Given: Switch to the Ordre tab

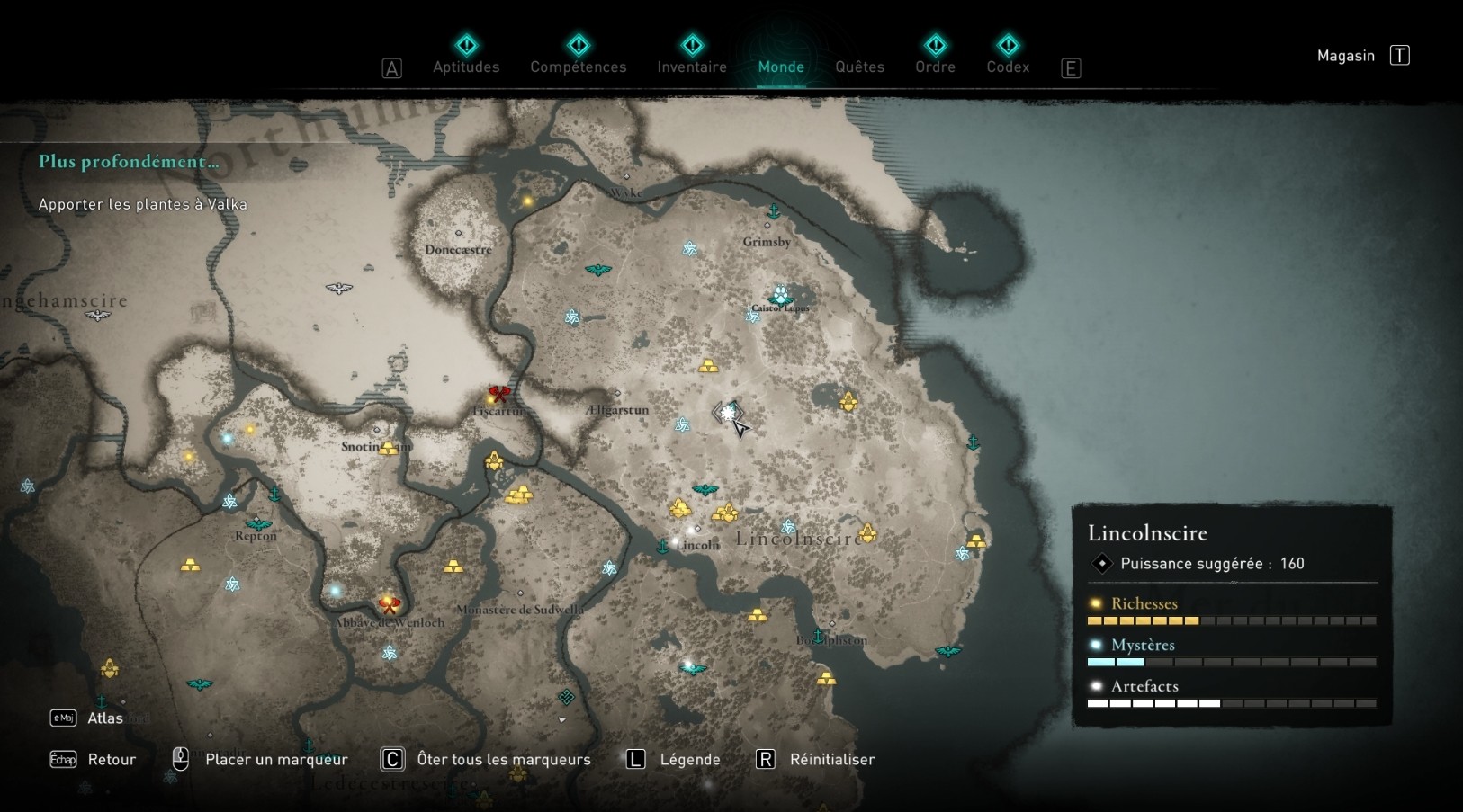Looking at the screenshot, I should pyautogui.click(x=935, y=66).
